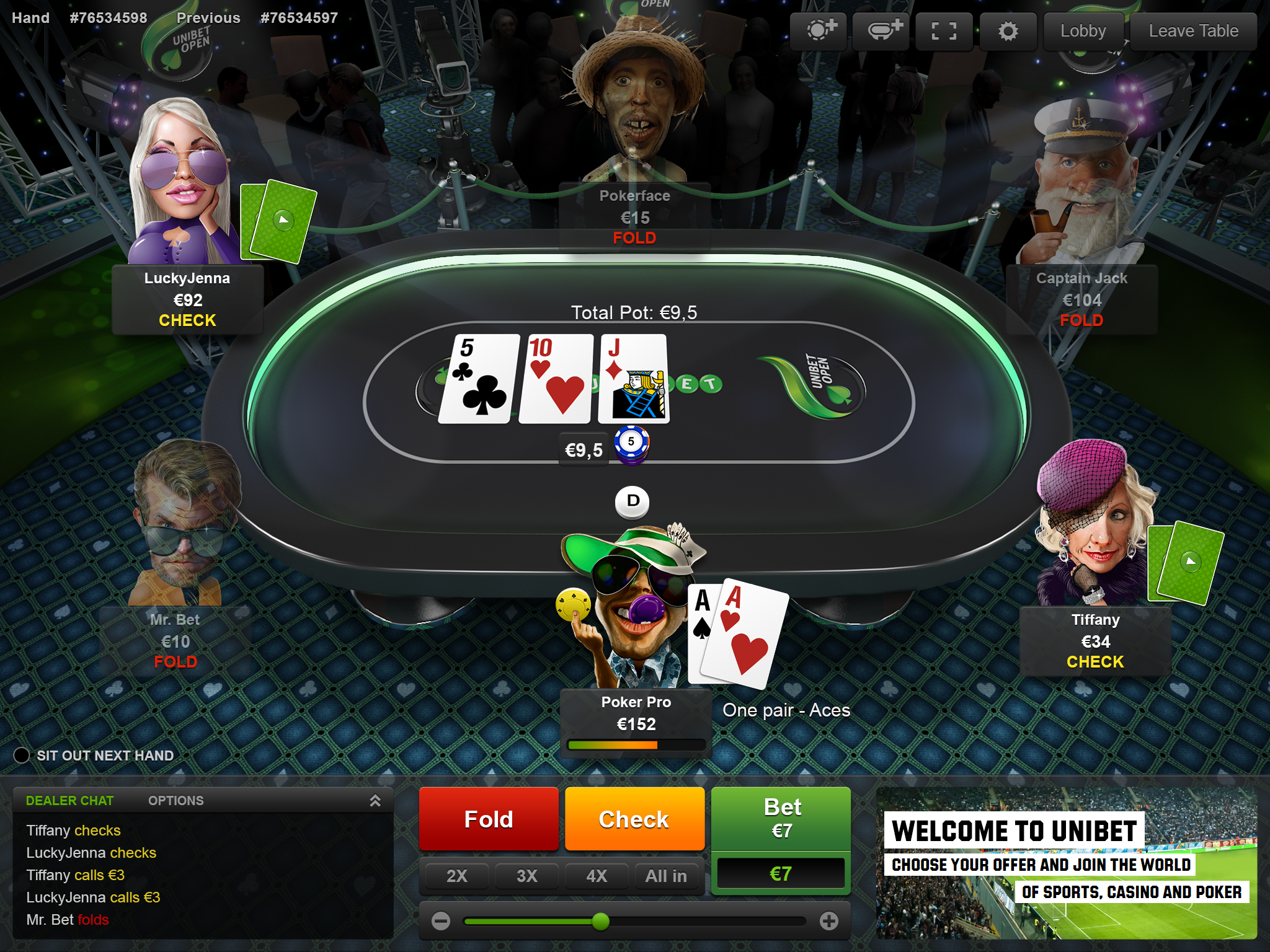The image size is (1270, 952).
Task: Click the green bet slider handle
Action: (x=600, y=922)
